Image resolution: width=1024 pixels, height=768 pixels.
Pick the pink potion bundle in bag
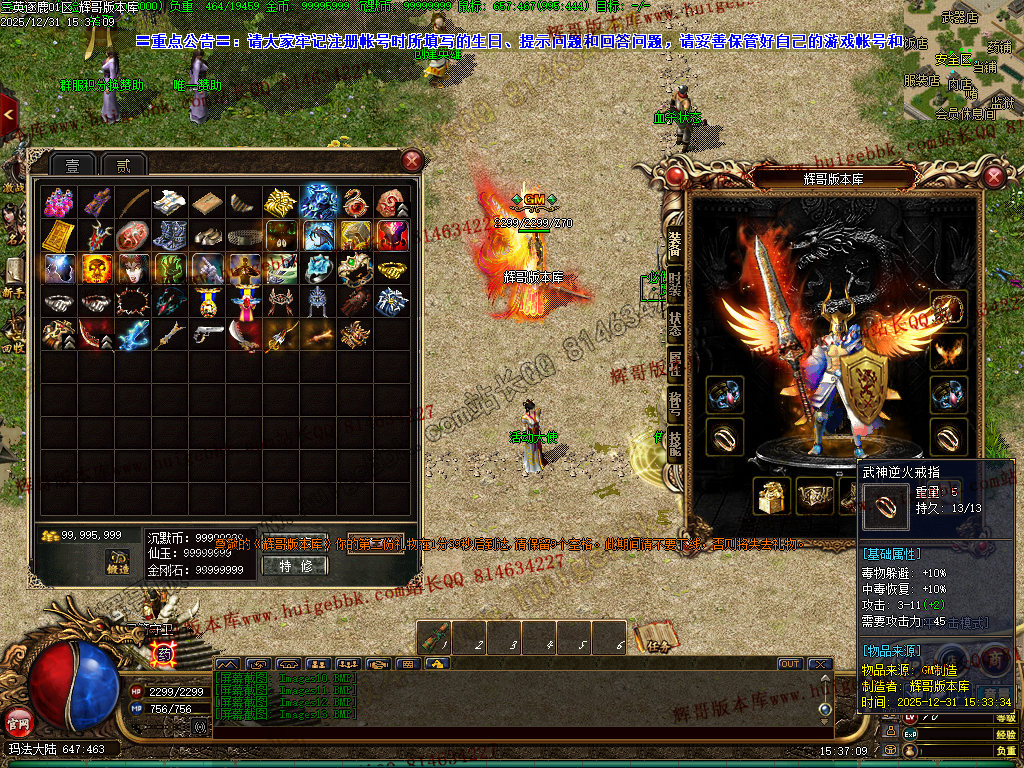(x=59, y=203)
